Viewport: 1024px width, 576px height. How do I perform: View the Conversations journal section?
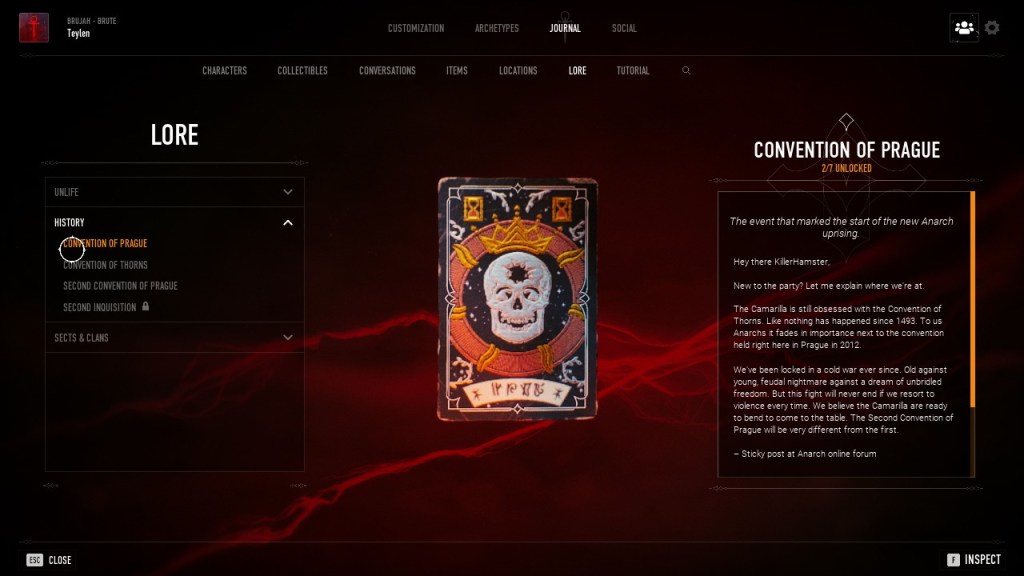[x=387, y=71]
